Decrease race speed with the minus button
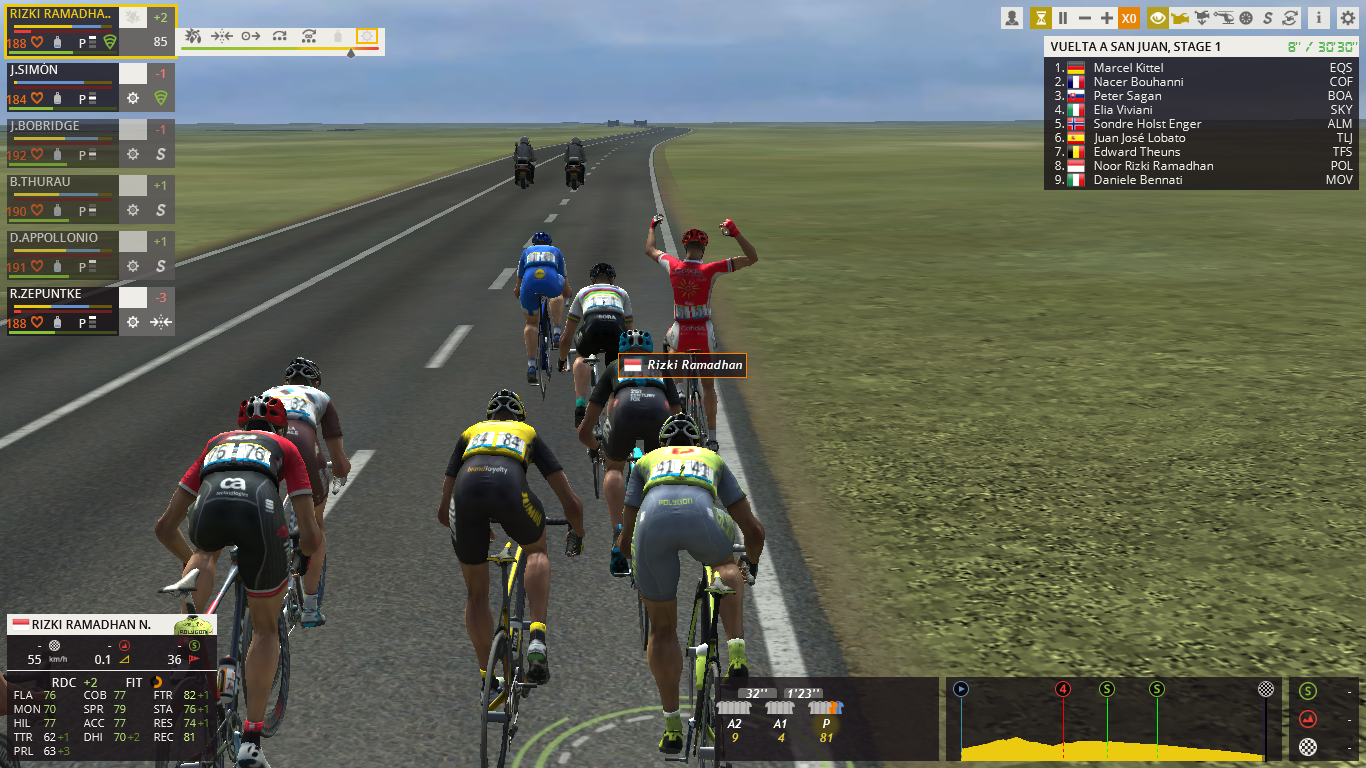This screenshot has width=1366, height=768. tap(1084, 18)
